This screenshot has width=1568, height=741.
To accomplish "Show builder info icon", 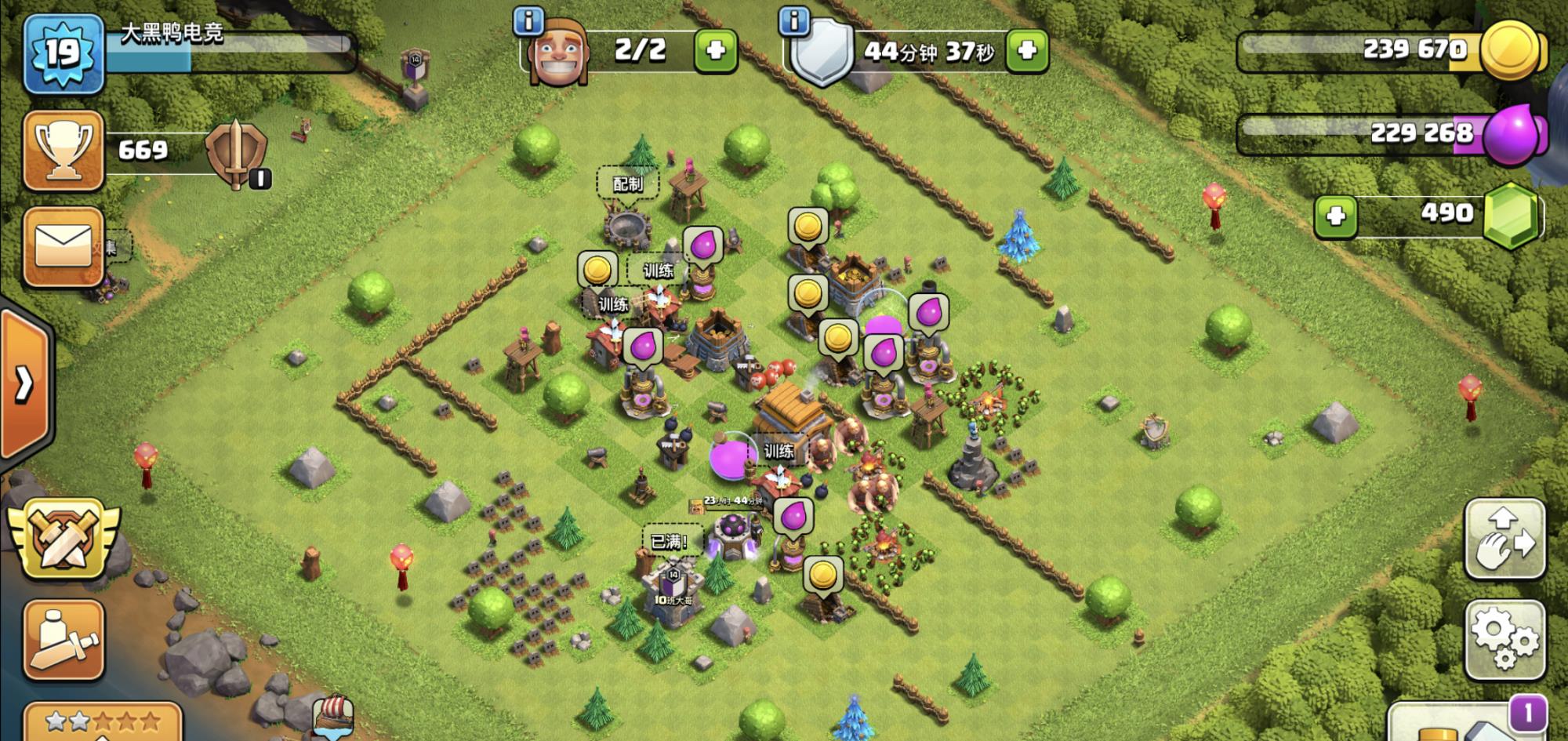I will (528, 21).
